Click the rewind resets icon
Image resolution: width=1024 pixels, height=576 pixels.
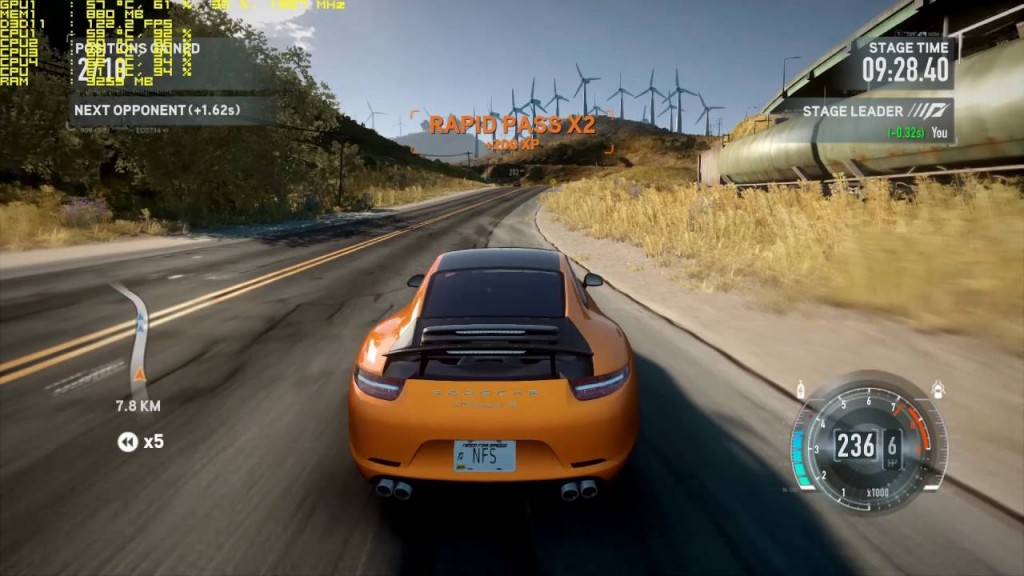(x=128, y=442)
